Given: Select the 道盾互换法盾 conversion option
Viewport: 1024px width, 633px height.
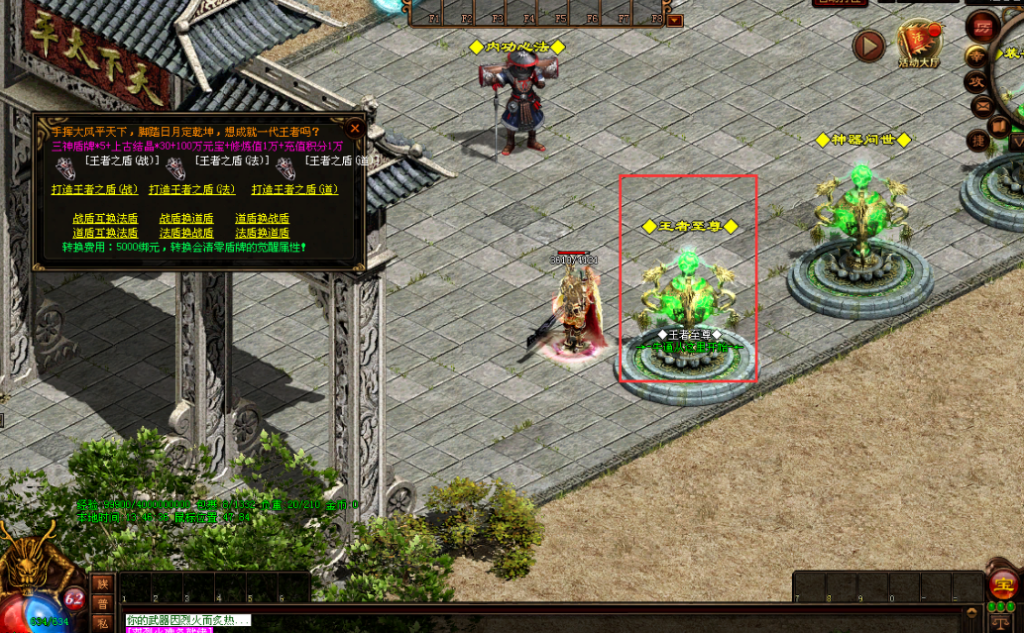Looking at the screenshot, I should tap(105, 233).
